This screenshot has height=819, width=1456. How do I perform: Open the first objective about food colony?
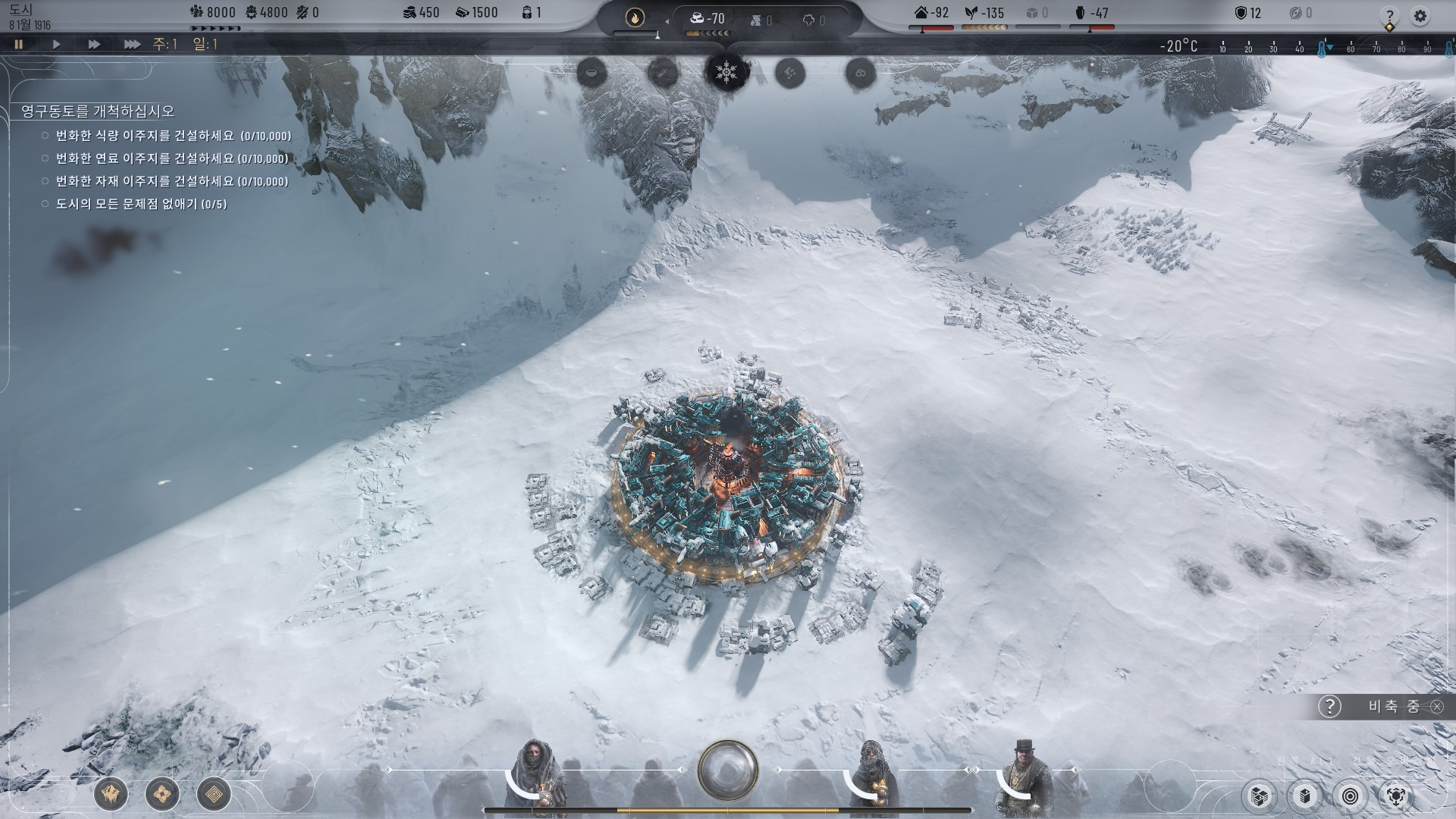point(173,136)
